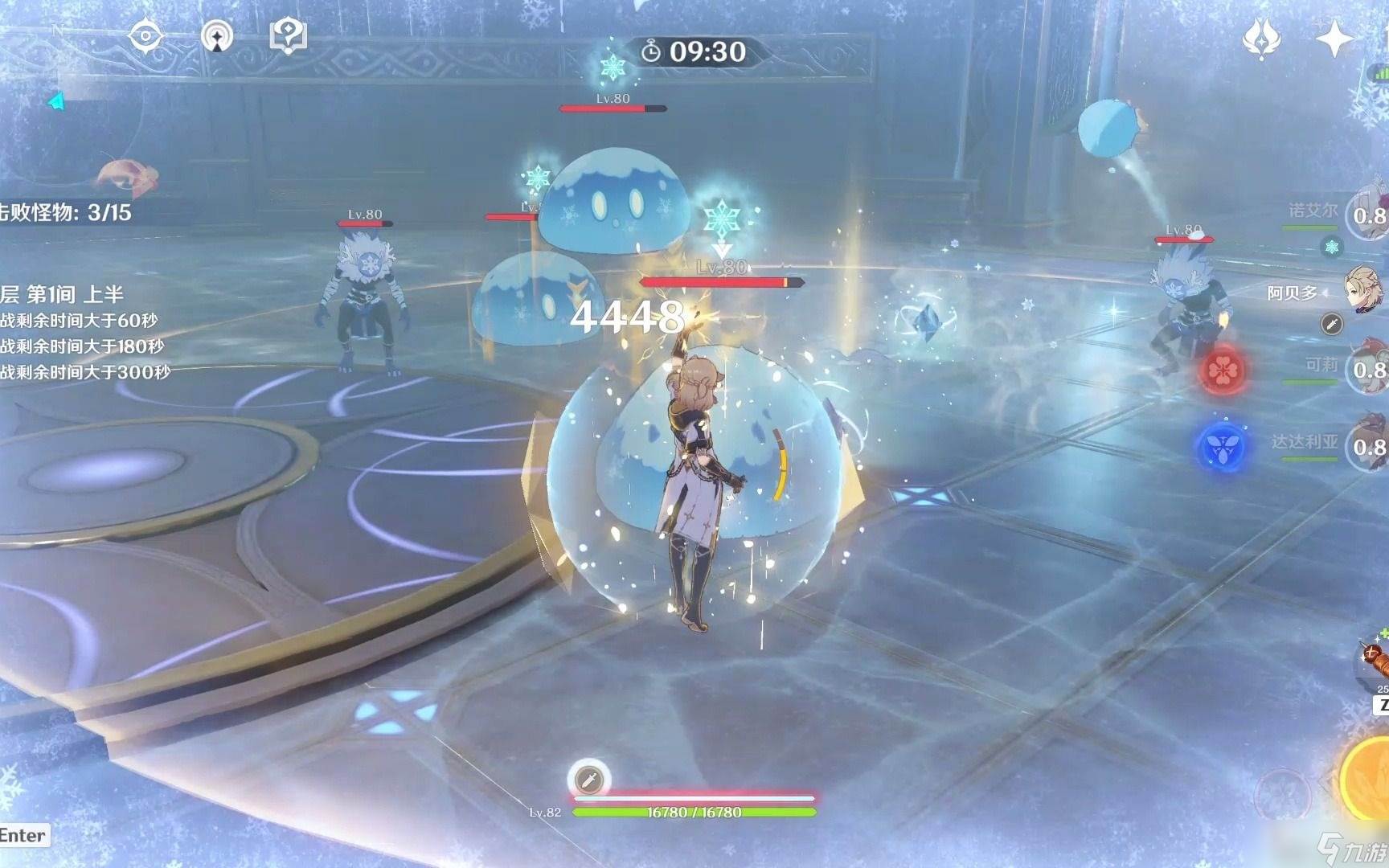Select the active character 阿贝多 portrait
The width and height of the screenshot is (1389, 868).
pos(1365,291)
